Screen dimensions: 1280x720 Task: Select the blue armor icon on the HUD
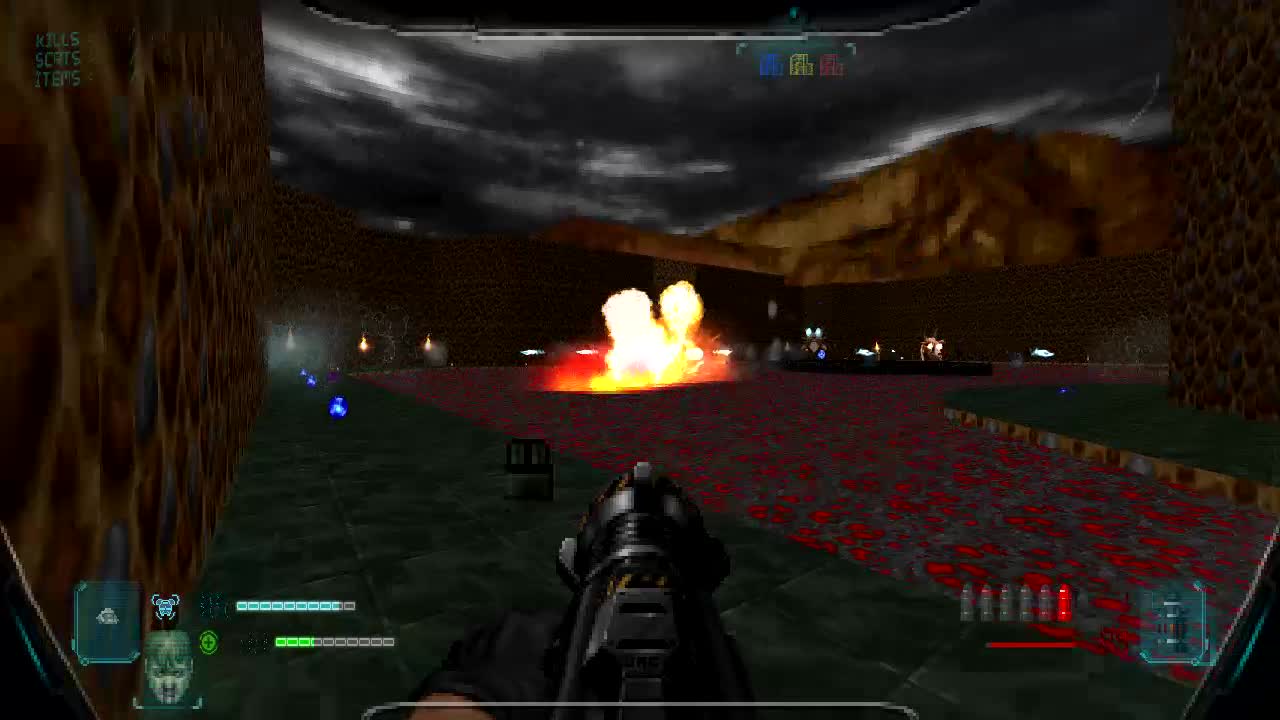[x=168, y=606]
